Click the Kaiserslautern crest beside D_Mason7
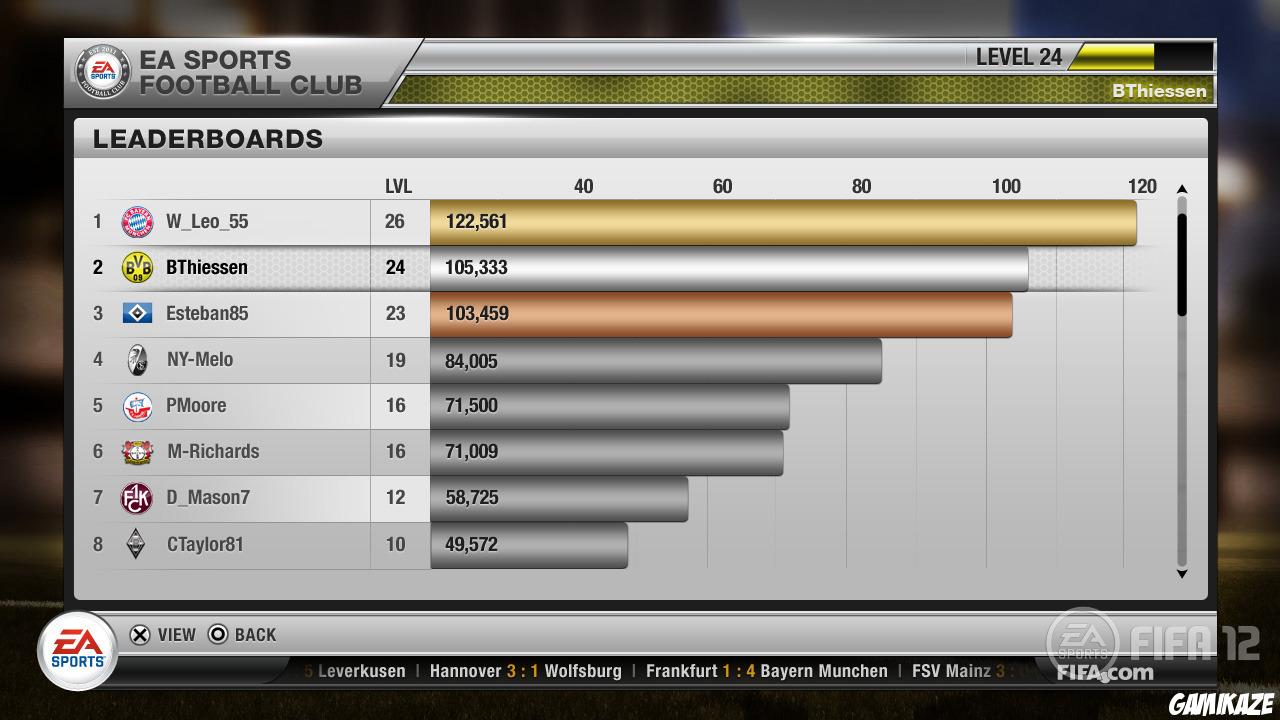 (135, 498)
